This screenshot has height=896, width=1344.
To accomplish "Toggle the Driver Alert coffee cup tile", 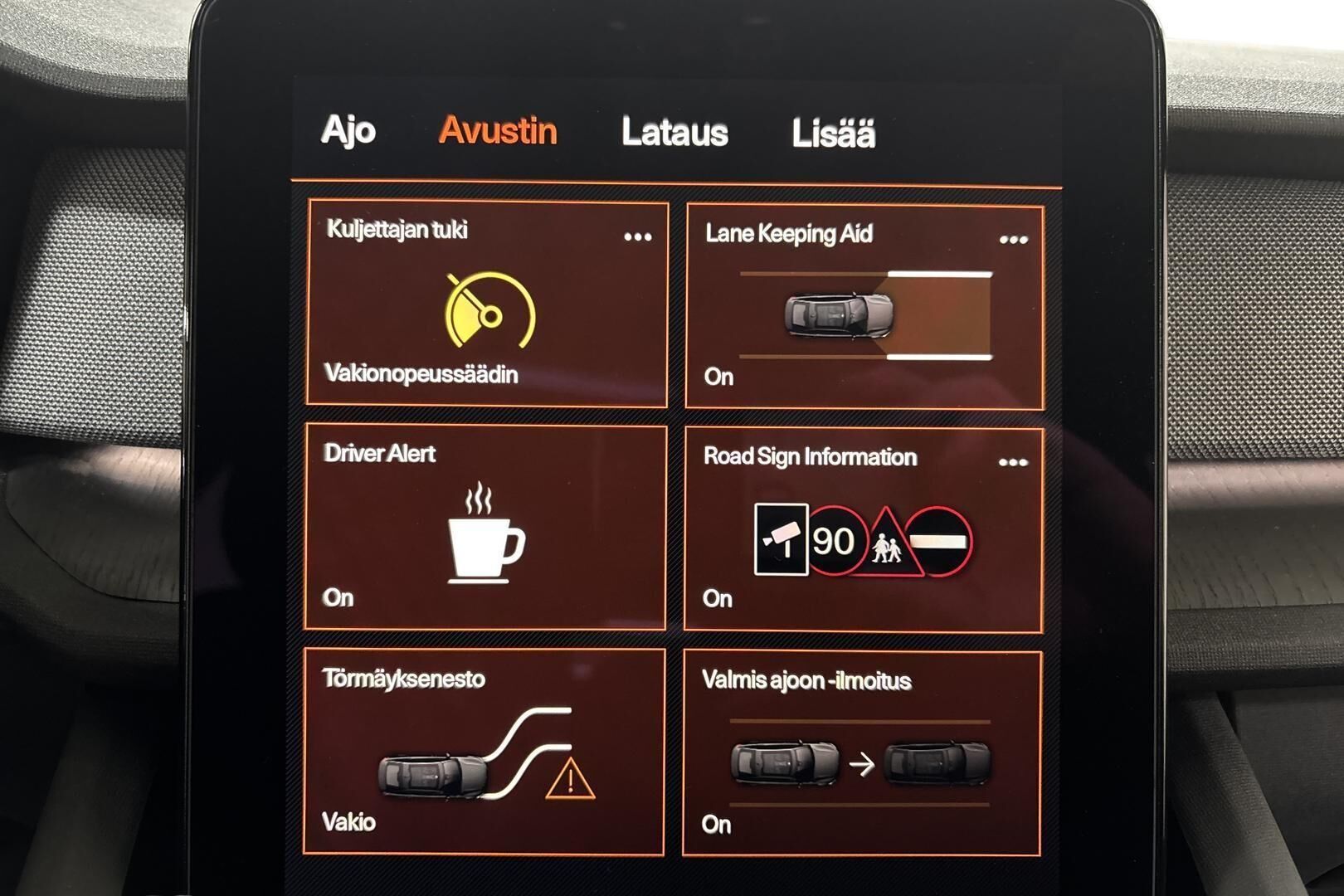I will pos(485,531).
